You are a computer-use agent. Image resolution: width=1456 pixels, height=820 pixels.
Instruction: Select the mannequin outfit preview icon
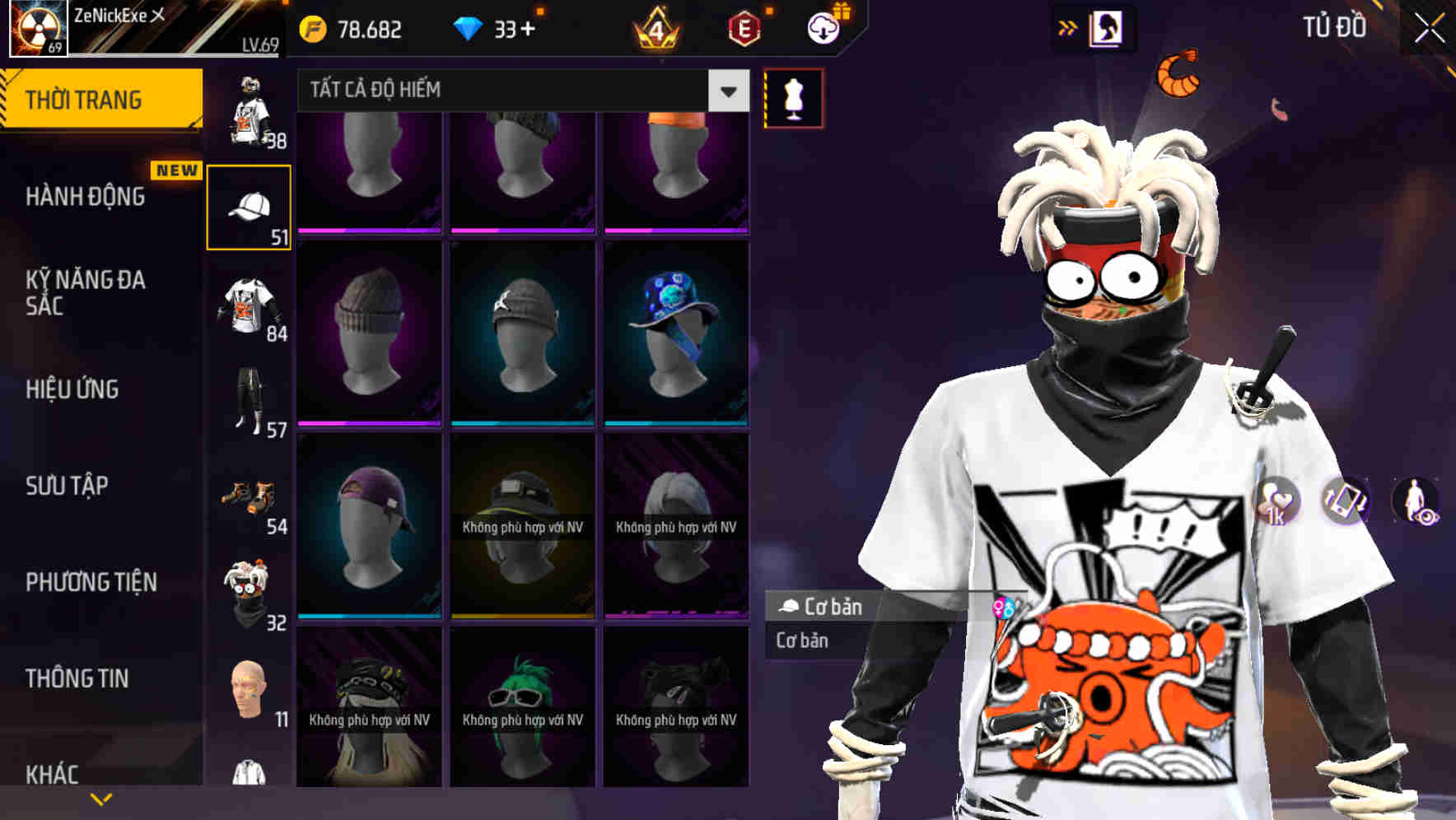(793, 96)
